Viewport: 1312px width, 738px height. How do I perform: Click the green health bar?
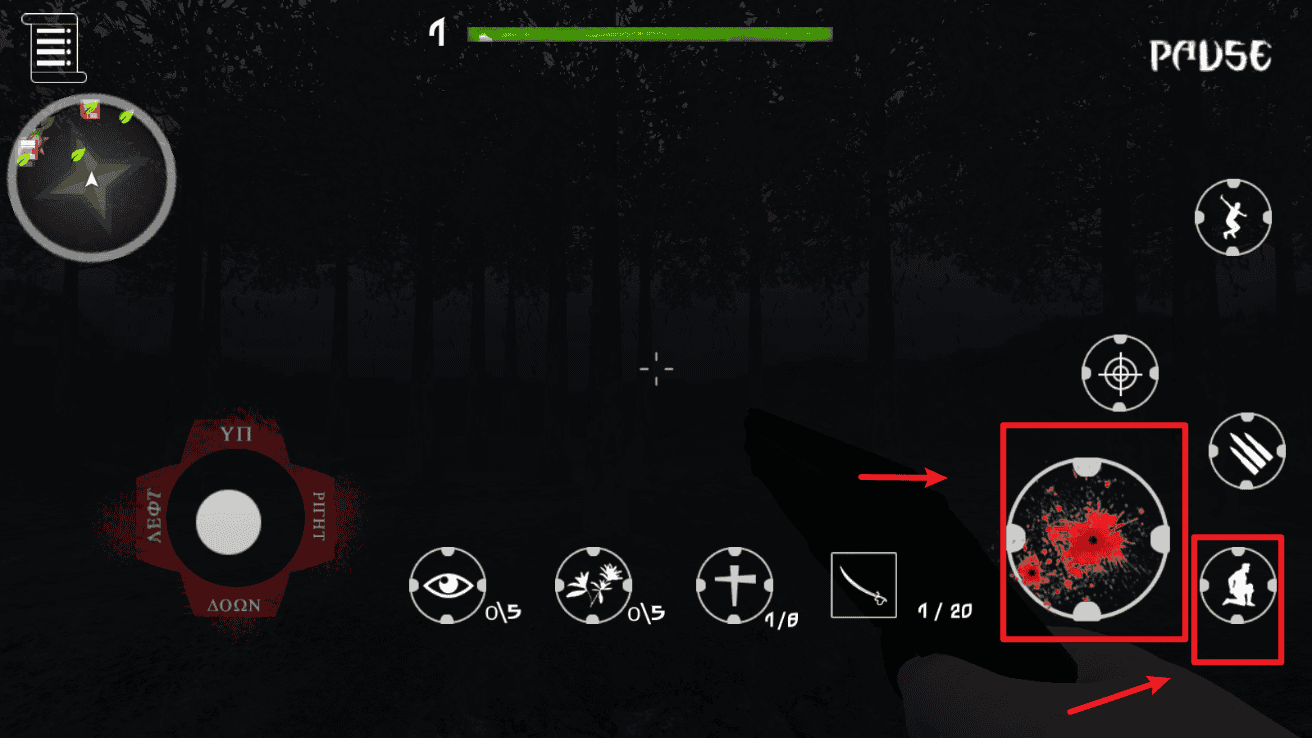(x=648, y=33)
